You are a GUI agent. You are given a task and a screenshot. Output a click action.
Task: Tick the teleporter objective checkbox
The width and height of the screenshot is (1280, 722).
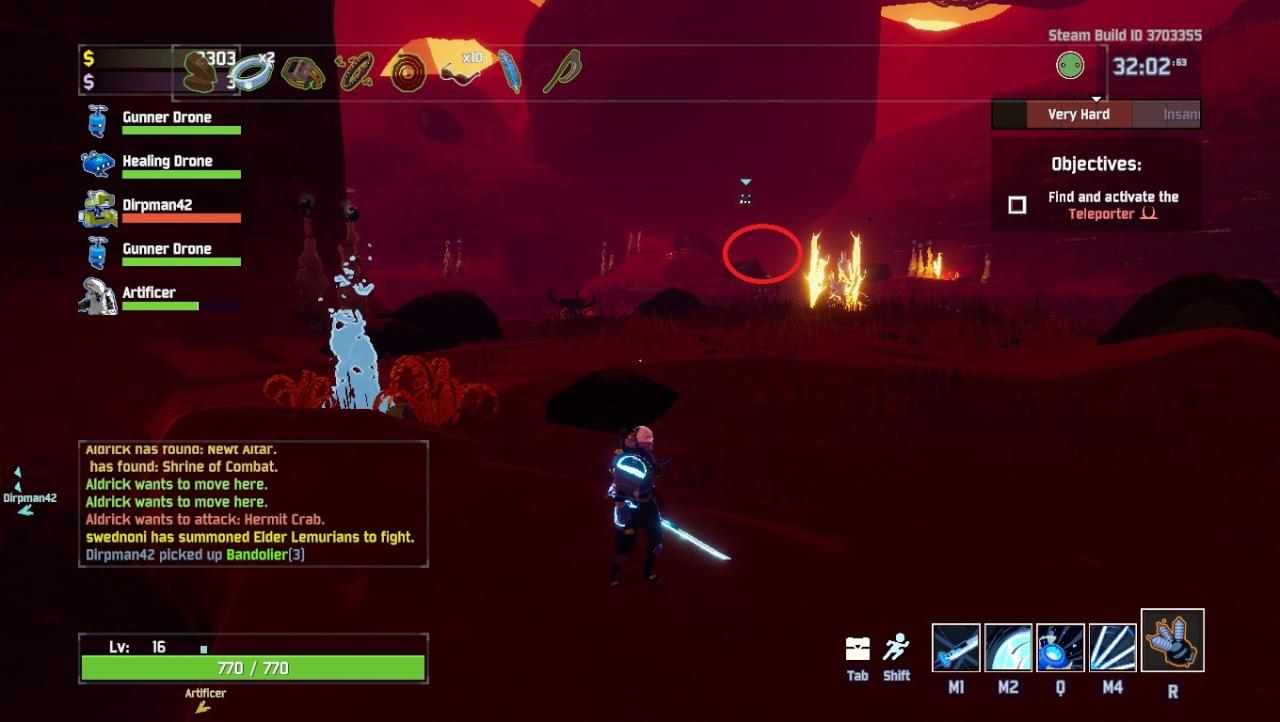1017,205
